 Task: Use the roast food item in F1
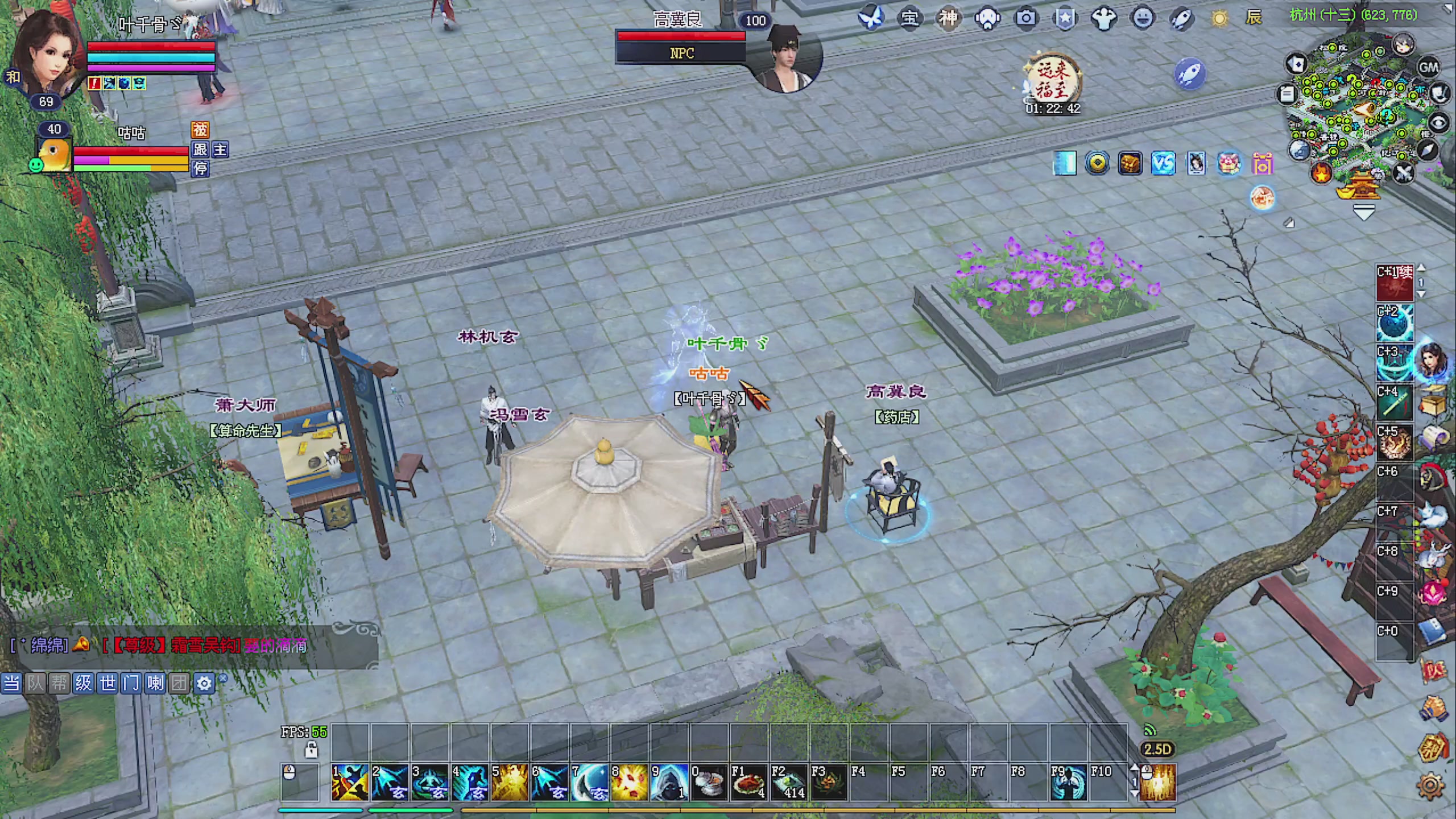748,783
